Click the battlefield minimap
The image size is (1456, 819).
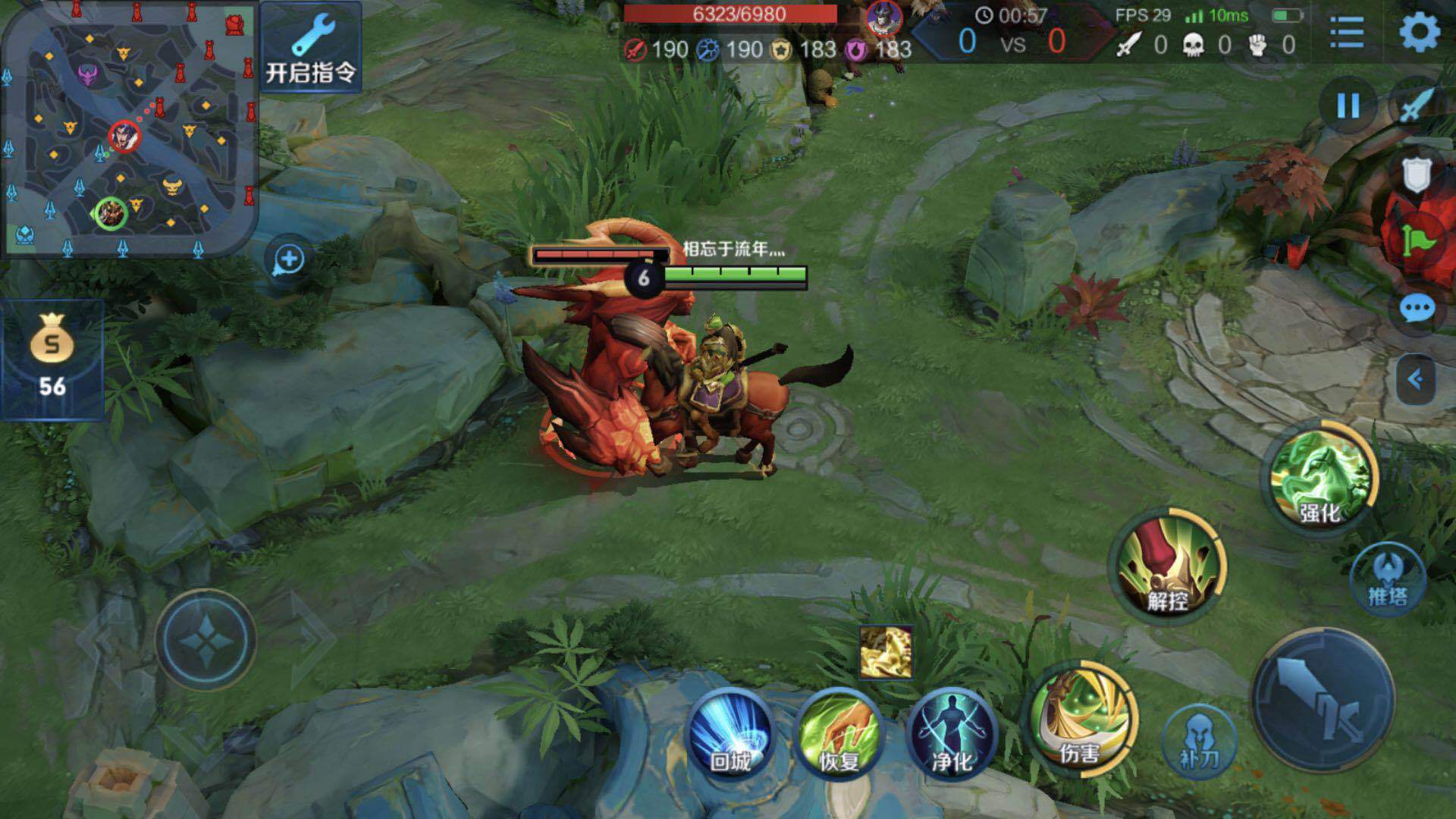pos(129,129)
